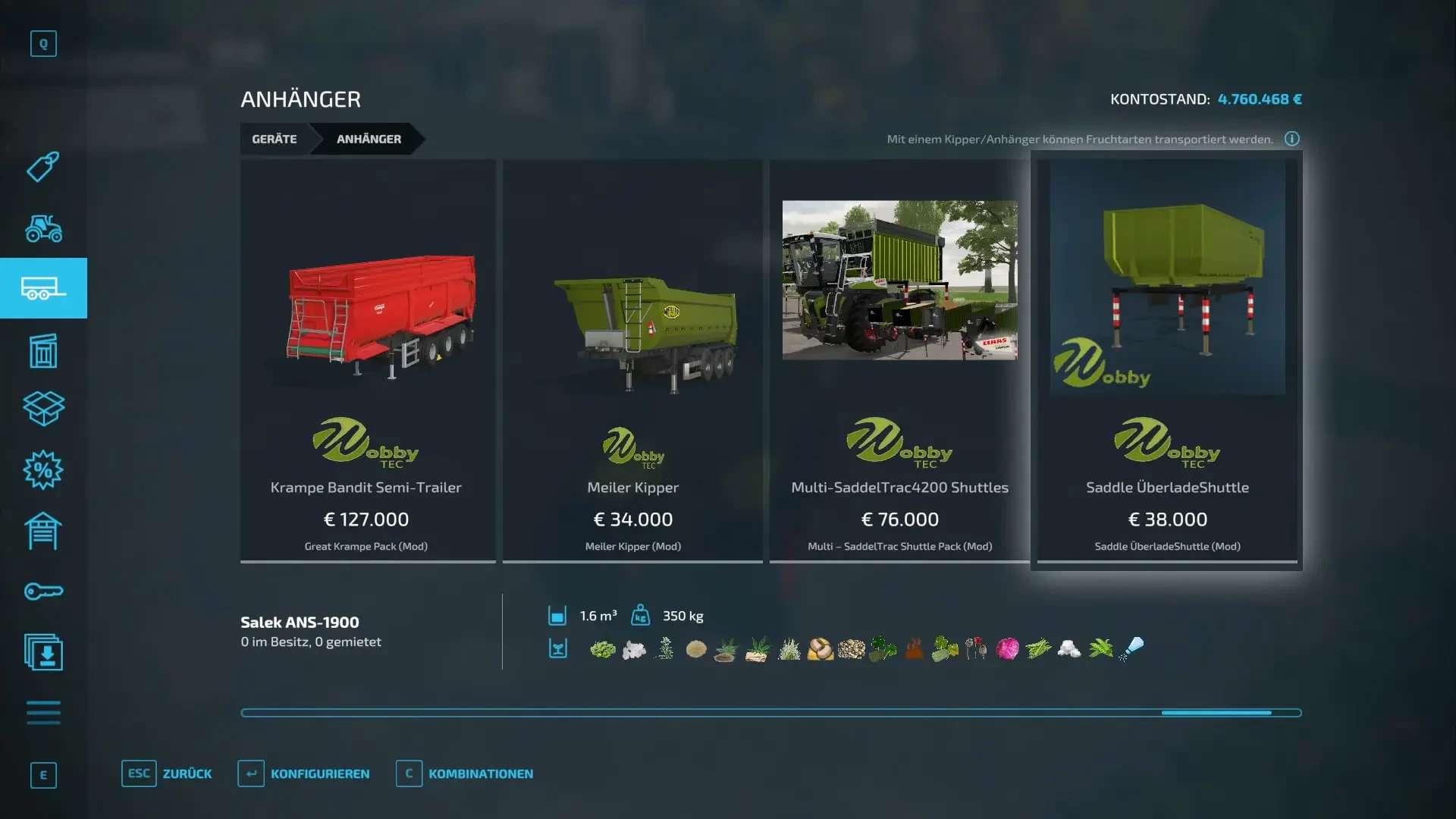Open the stacked boxes packs category
Viewport: 1456px width, 819px height.
point(43,409)
